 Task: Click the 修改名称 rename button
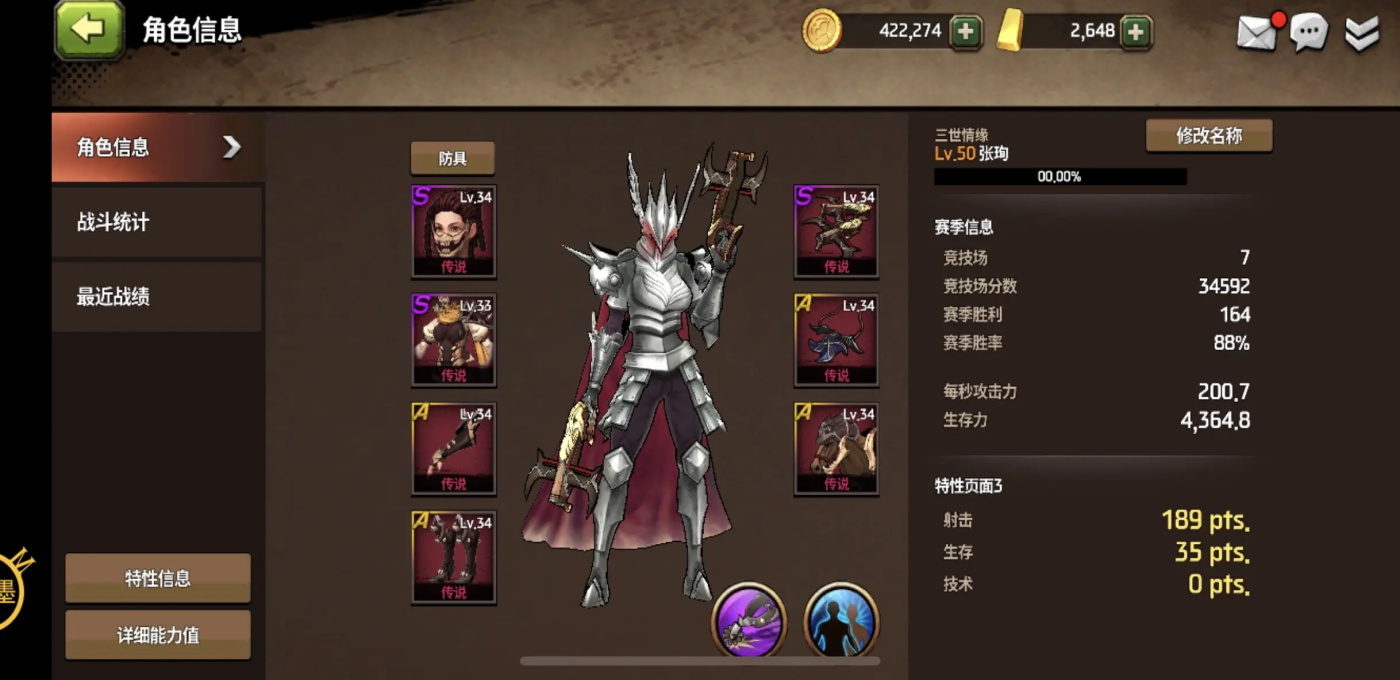tap(1208, 136)
